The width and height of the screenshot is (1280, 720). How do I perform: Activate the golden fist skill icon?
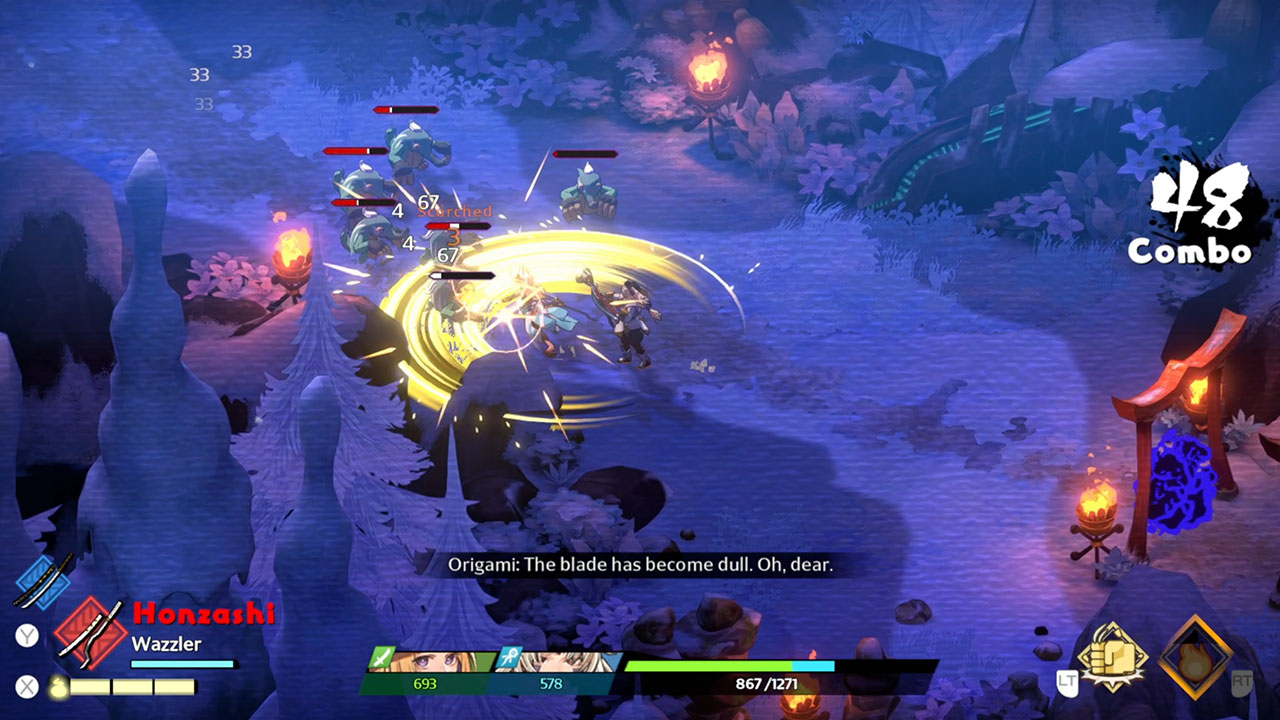tap(1110, 655)
